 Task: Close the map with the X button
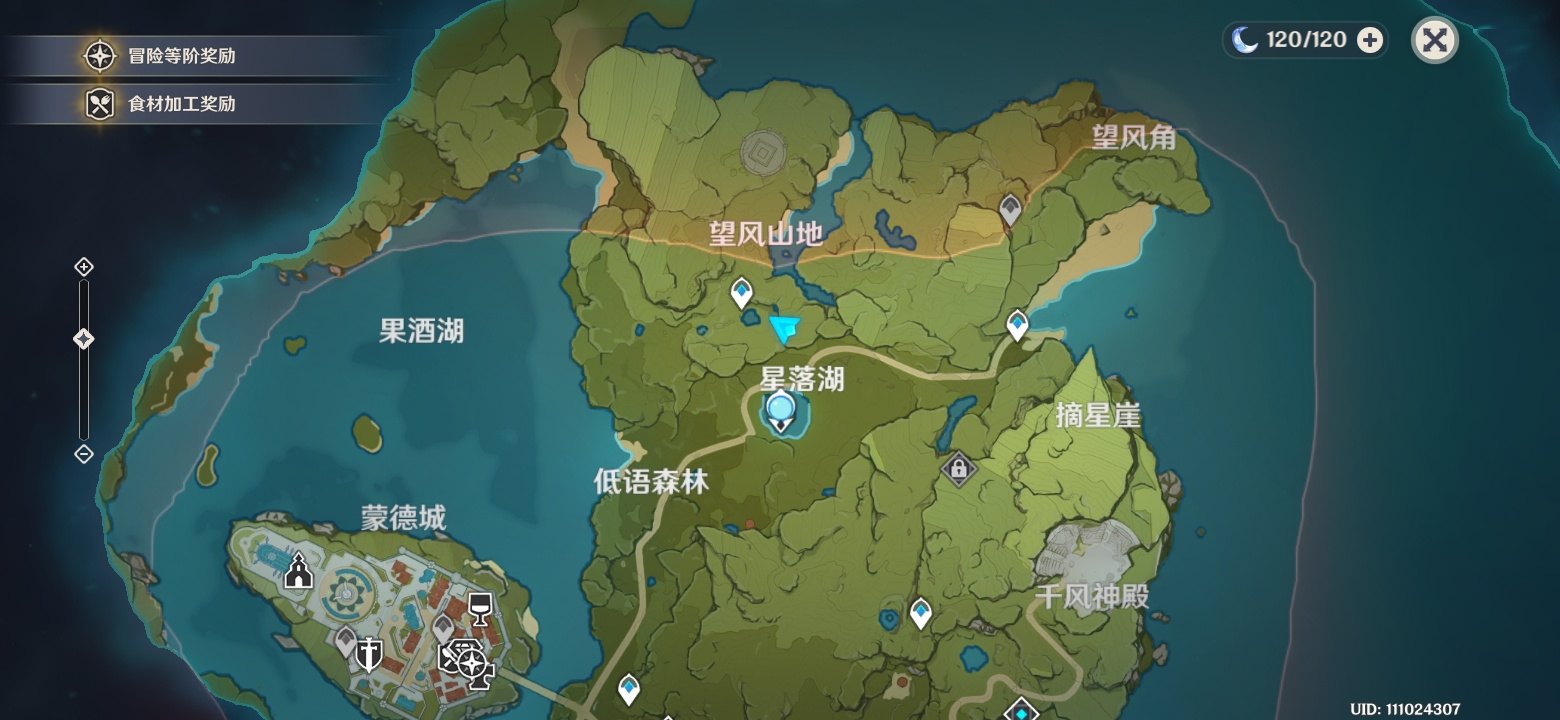tap(1434, 40)
